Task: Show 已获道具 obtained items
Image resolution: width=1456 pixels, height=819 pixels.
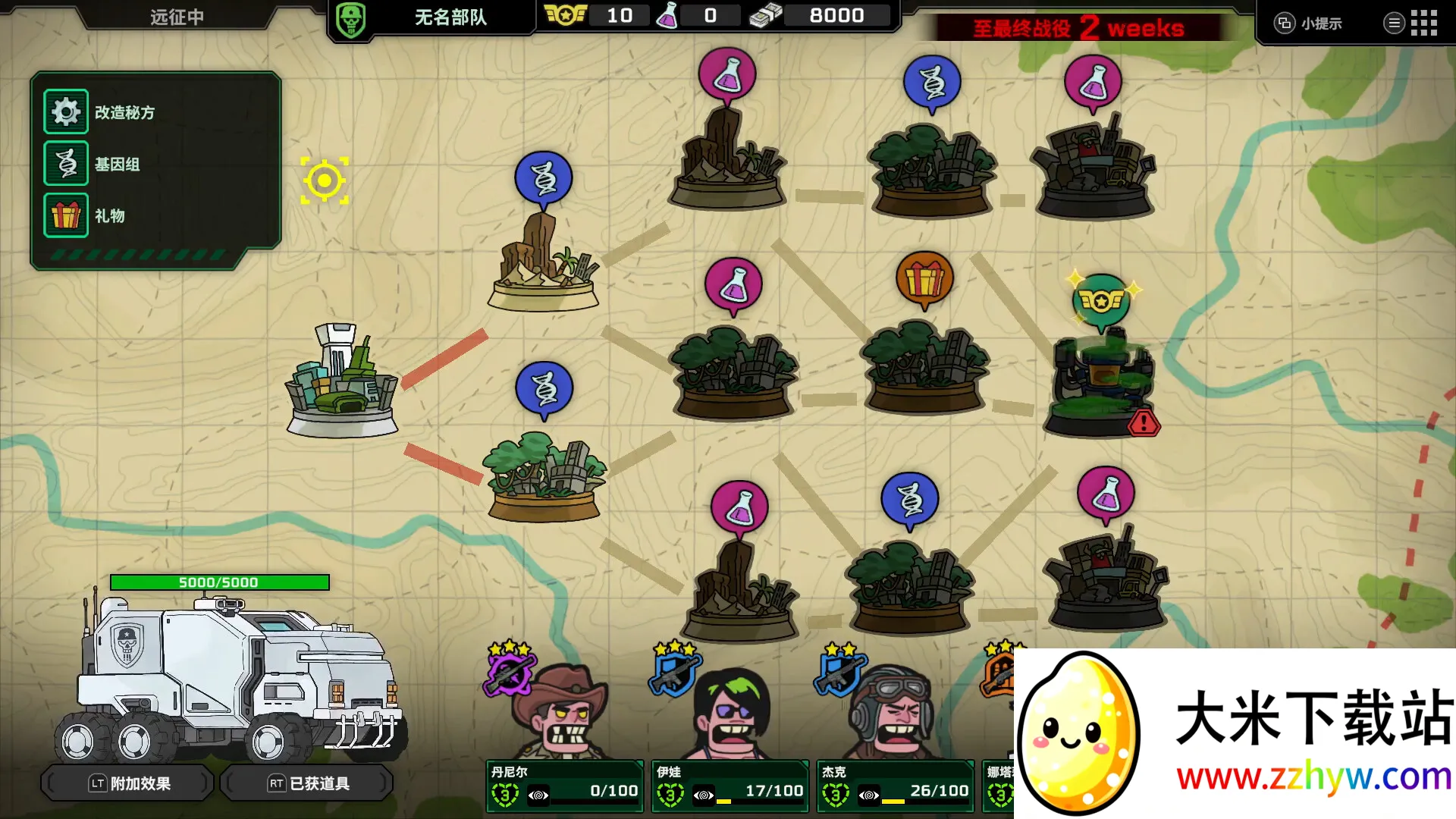Action: pos(308,783)
